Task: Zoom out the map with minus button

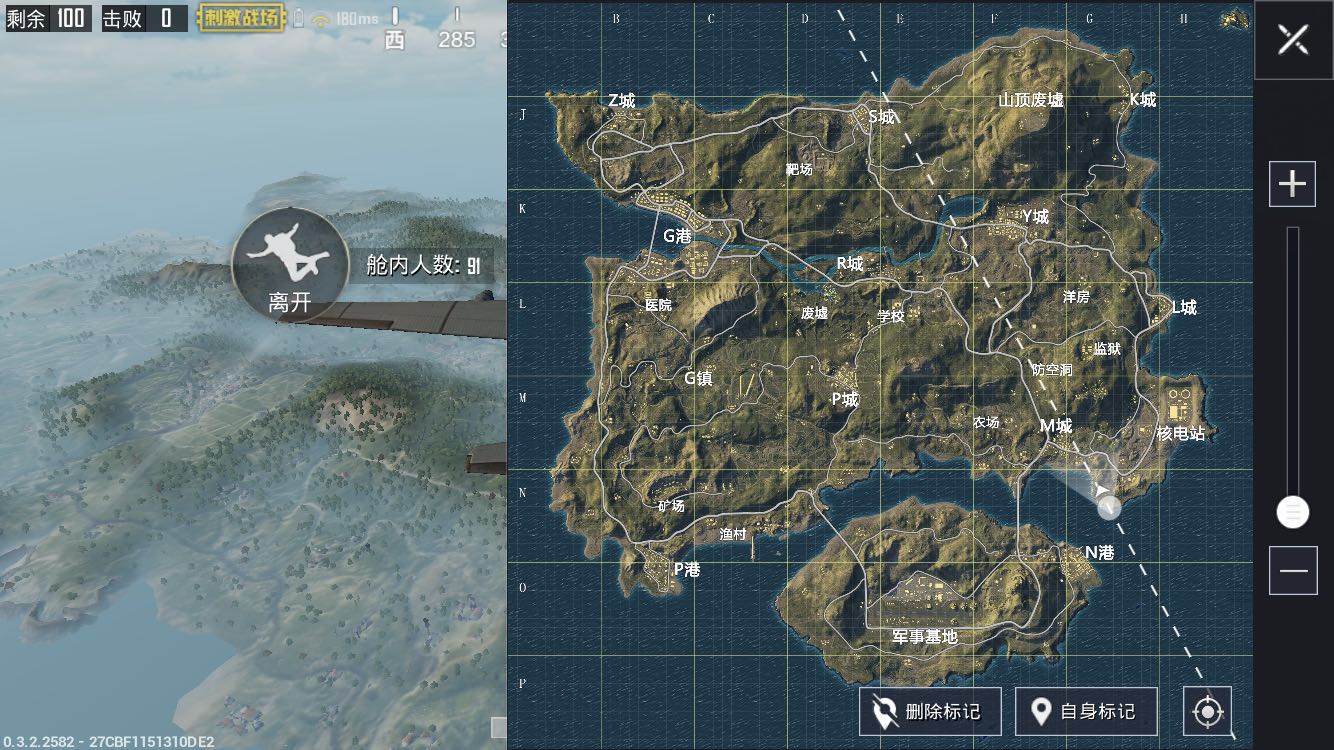Action: point(1292,571)
